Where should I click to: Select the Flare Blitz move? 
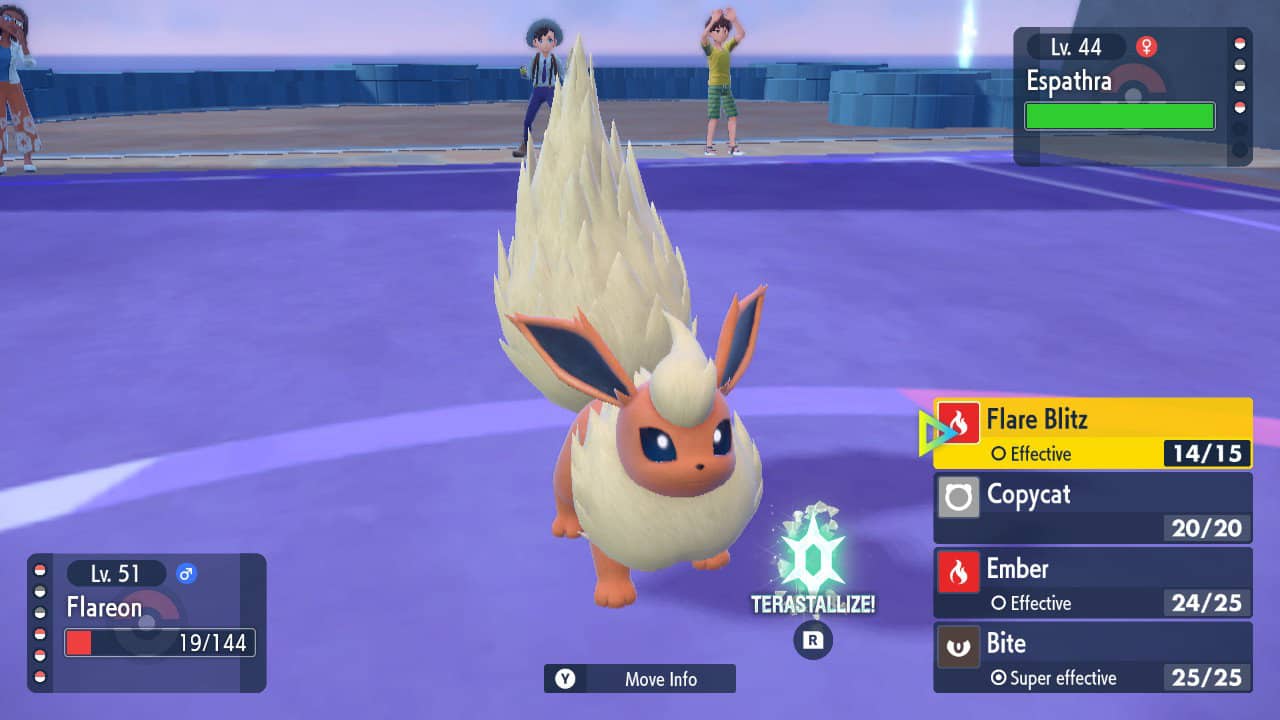[1092, 433]
